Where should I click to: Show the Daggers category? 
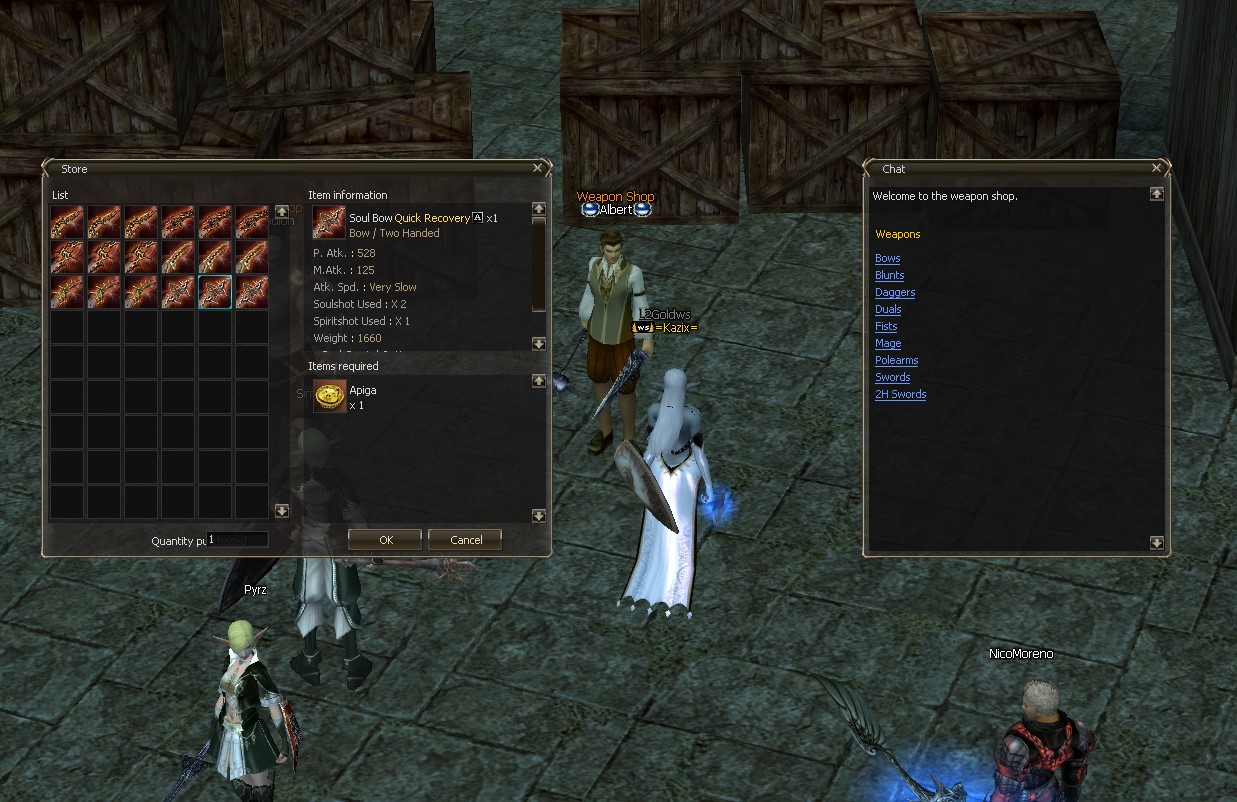[x=895, y=292]
